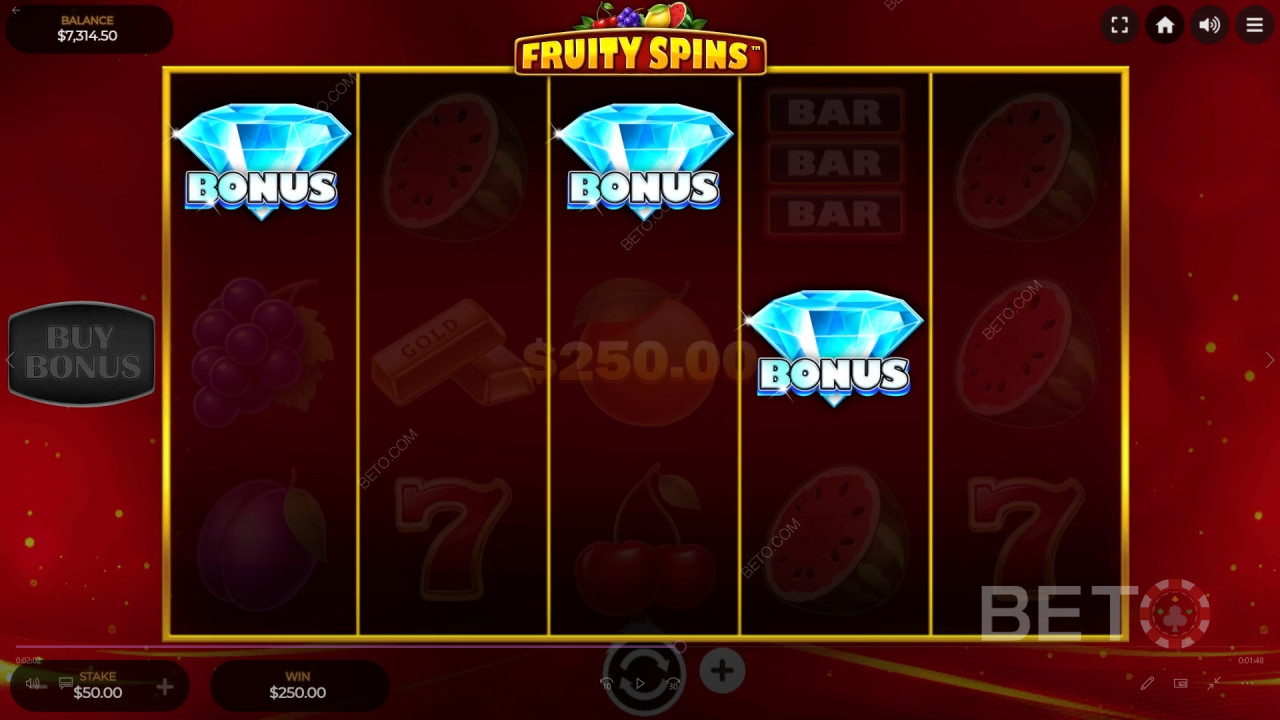Select the pencil annotation icon near the timestamp

point(1148,683)
